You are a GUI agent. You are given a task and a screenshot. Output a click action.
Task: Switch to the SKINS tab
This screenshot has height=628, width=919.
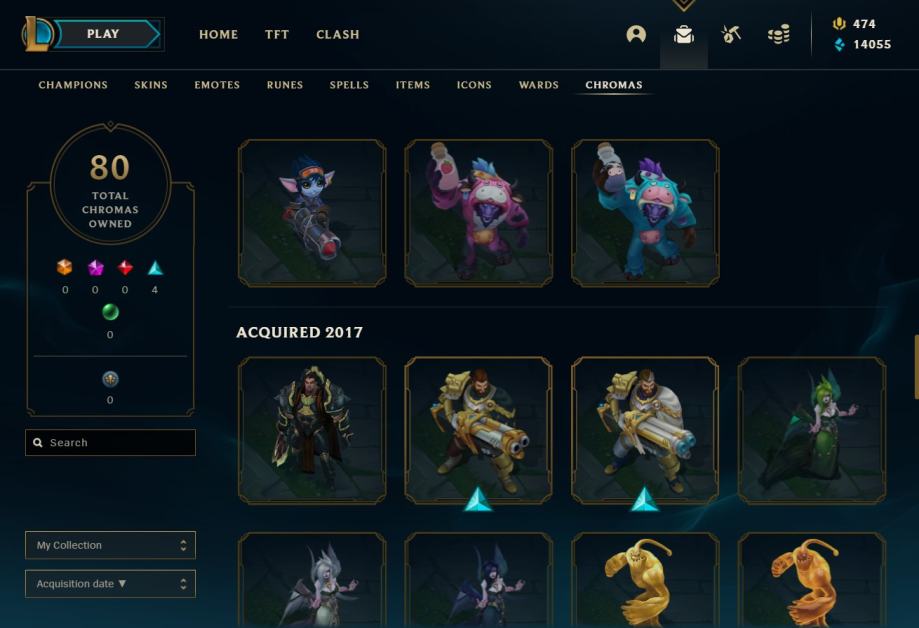[x=151, y=85]
